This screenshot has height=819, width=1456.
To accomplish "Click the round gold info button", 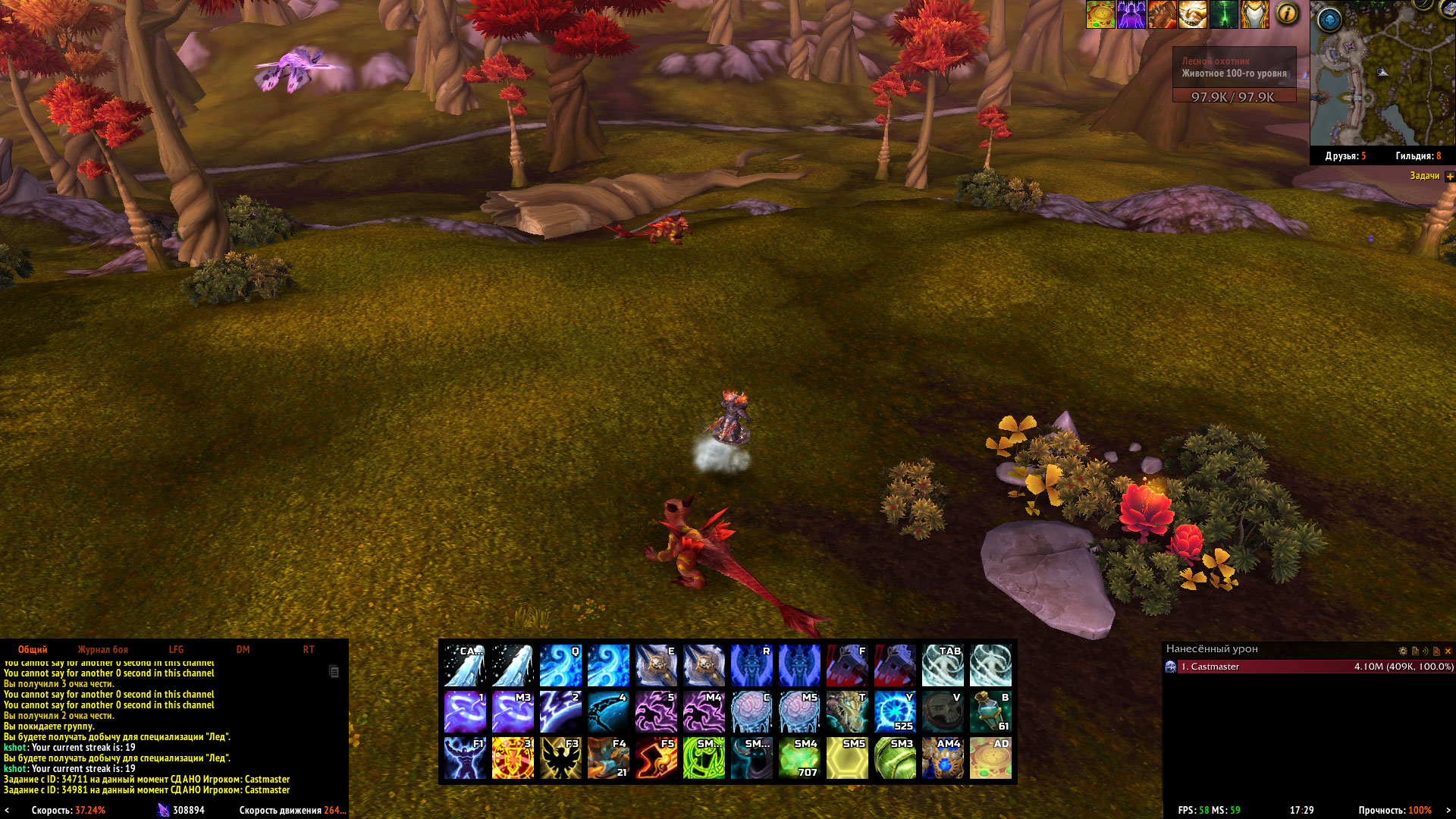I will pos(1287,14).
